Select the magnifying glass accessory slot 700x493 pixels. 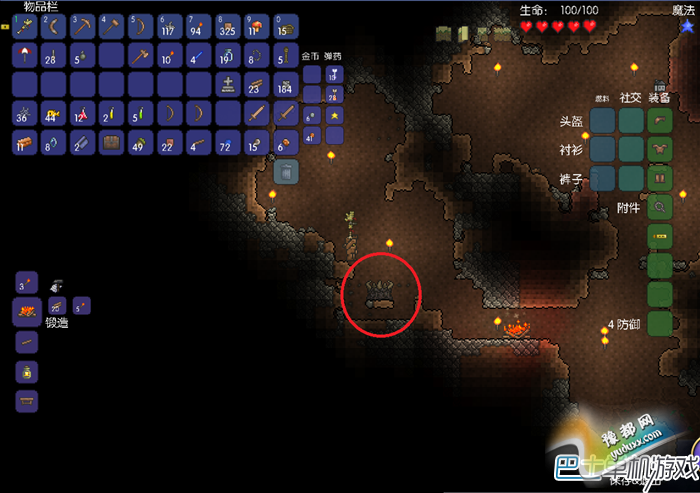pos(659,208)
